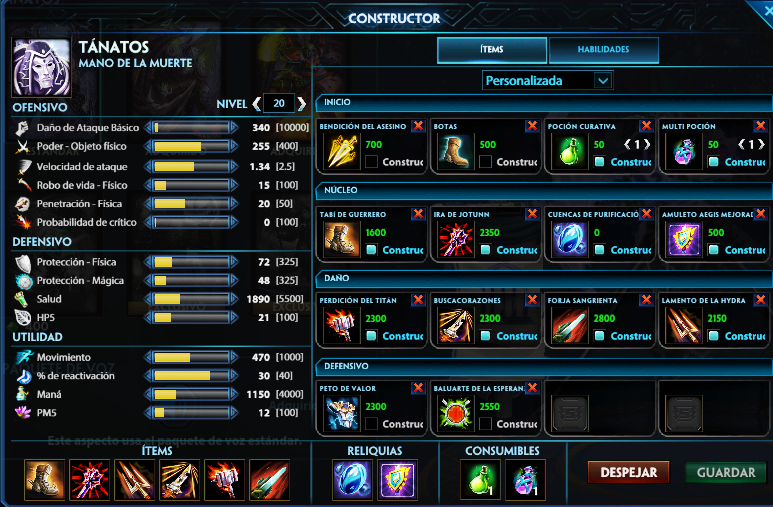Image resolution: width=773 pixels, height=507 pixels.
Task: Select the Amuleto Aegis Mejorado icon
Action: (x=683, y=240)
